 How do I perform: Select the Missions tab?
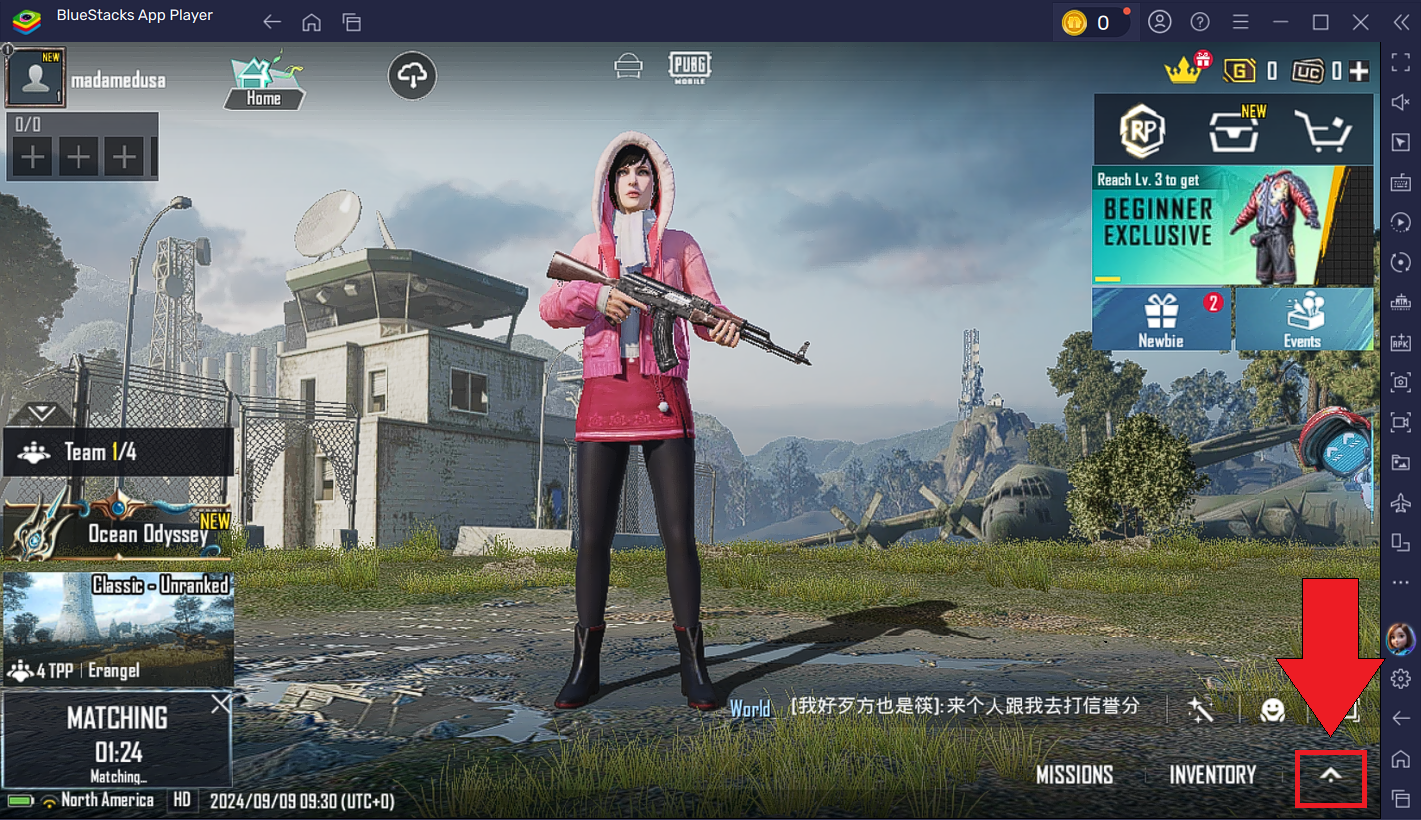point(1074,775)
